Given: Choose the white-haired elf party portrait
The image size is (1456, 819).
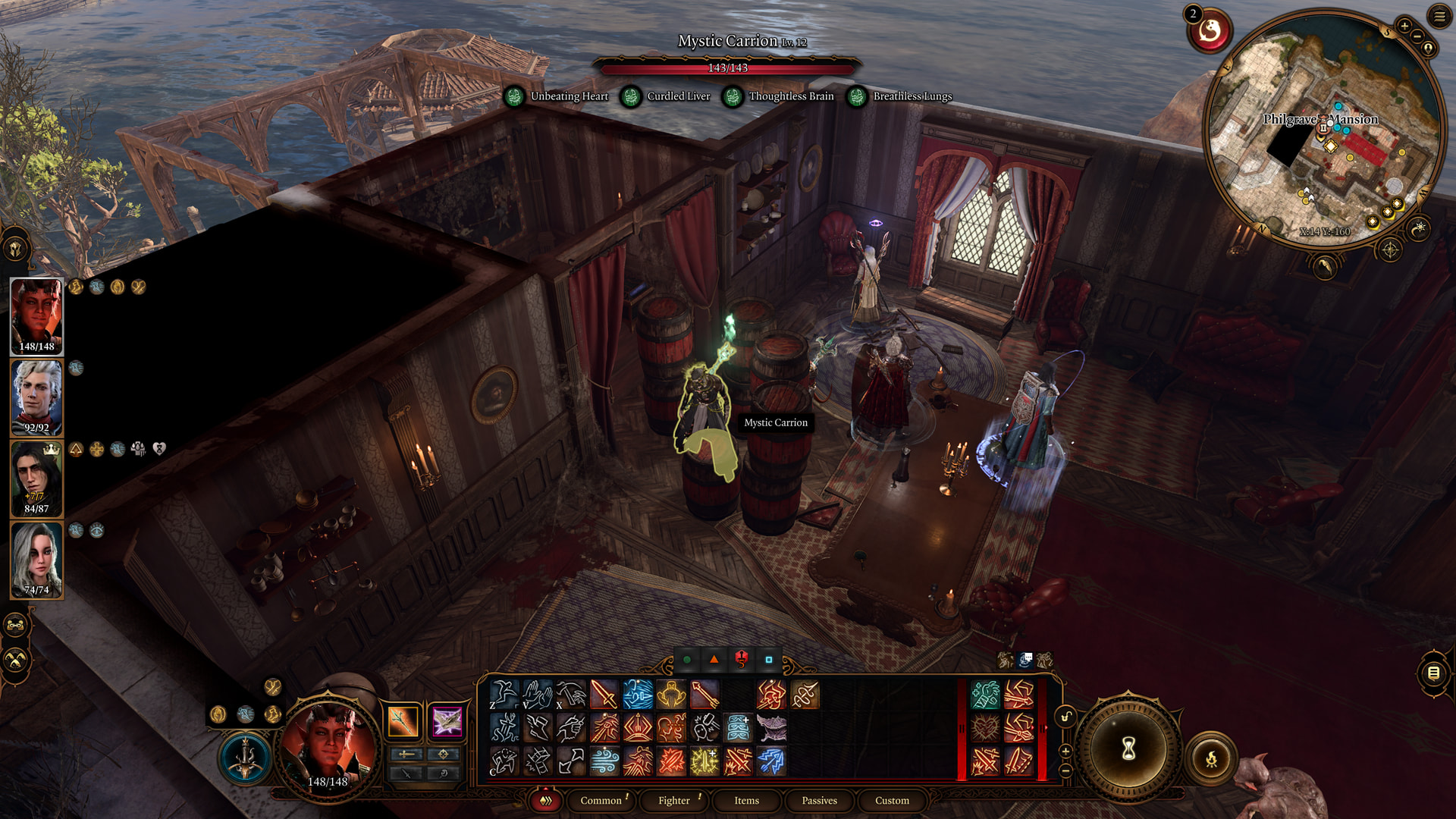Looking at the screenshot, I should (x=36, y=396).
